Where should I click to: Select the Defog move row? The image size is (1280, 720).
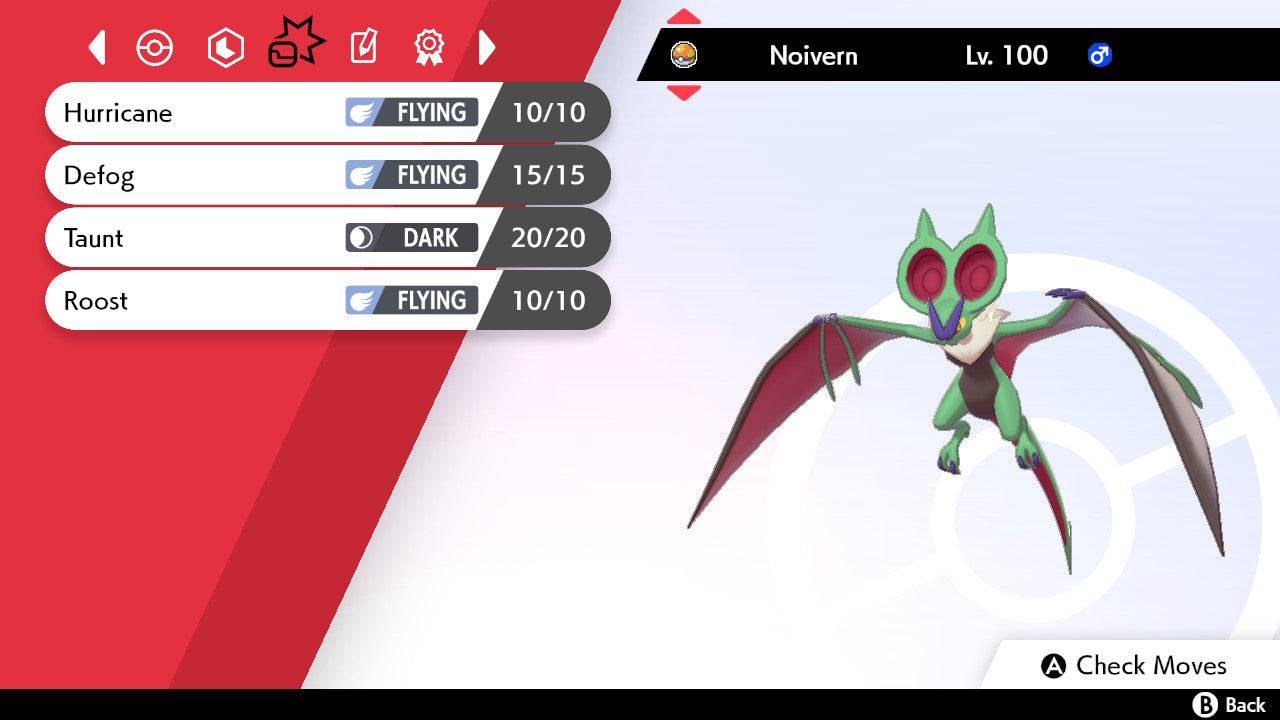[327, 175]
